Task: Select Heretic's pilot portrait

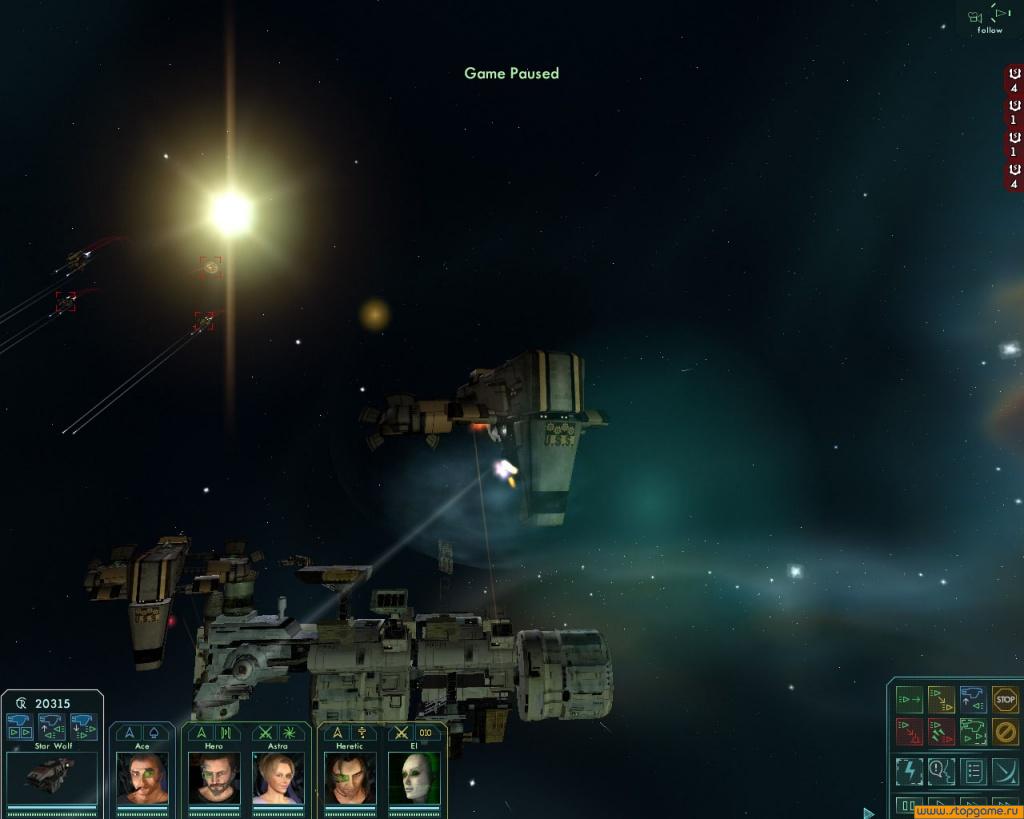Action: (x=350, y=778)
